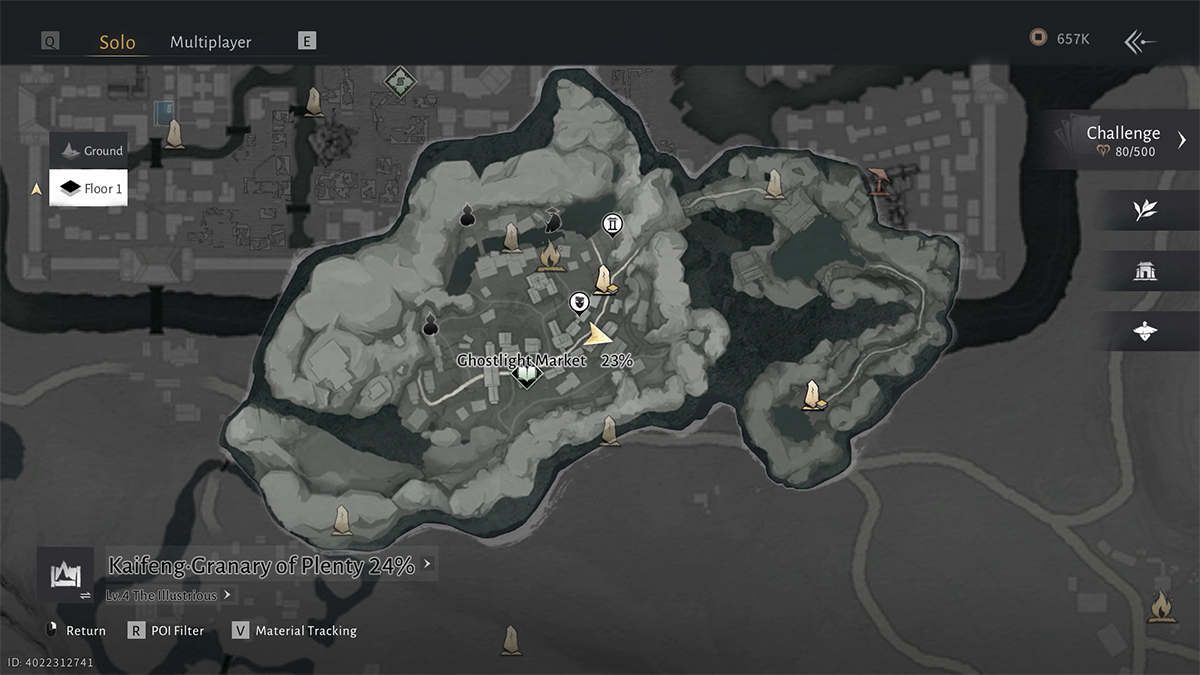Click the leaf sprig side button
Viewport: 1200px width, 675px height.
tap(1145, 210)
